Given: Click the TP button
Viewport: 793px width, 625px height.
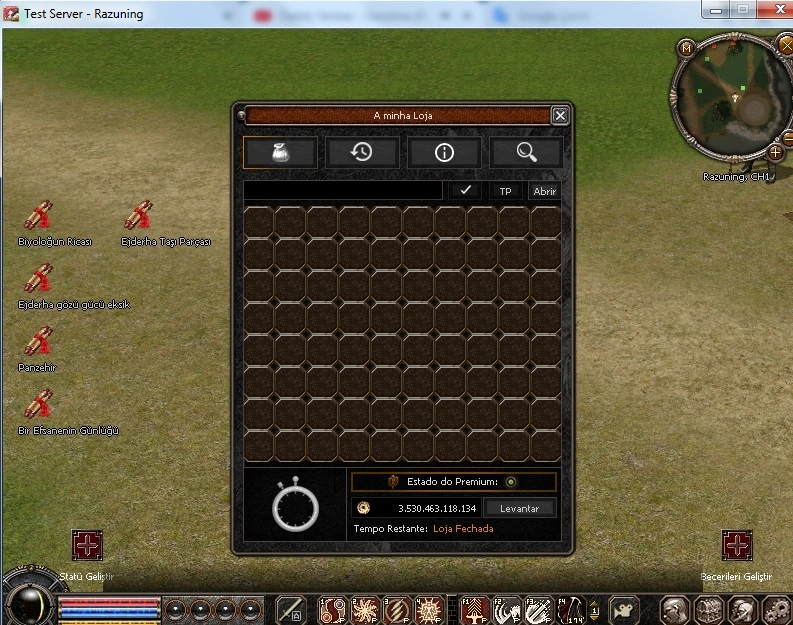Looking at the screenshot, I should (x=505, y=191).
